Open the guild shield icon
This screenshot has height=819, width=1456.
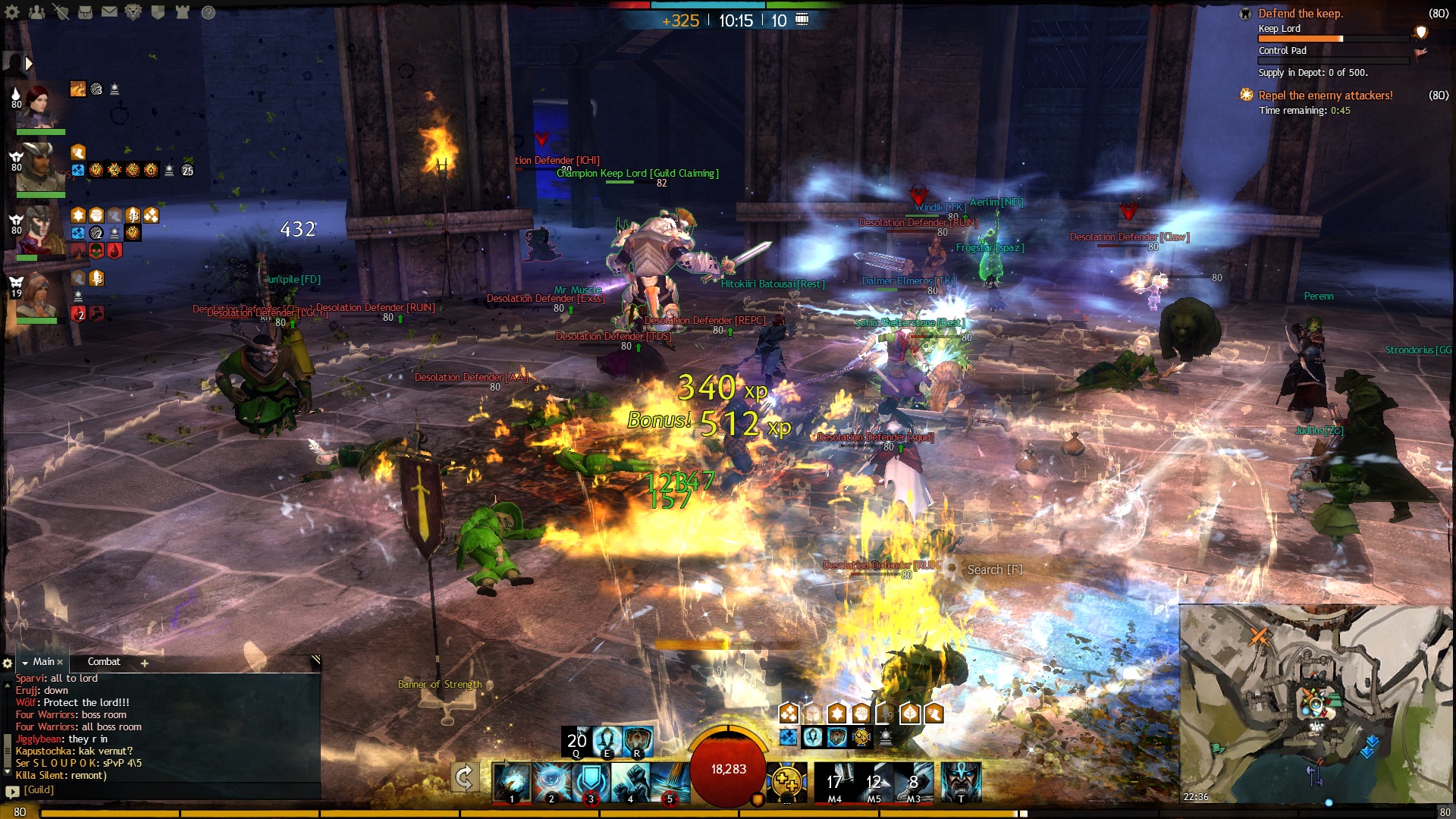158,12
